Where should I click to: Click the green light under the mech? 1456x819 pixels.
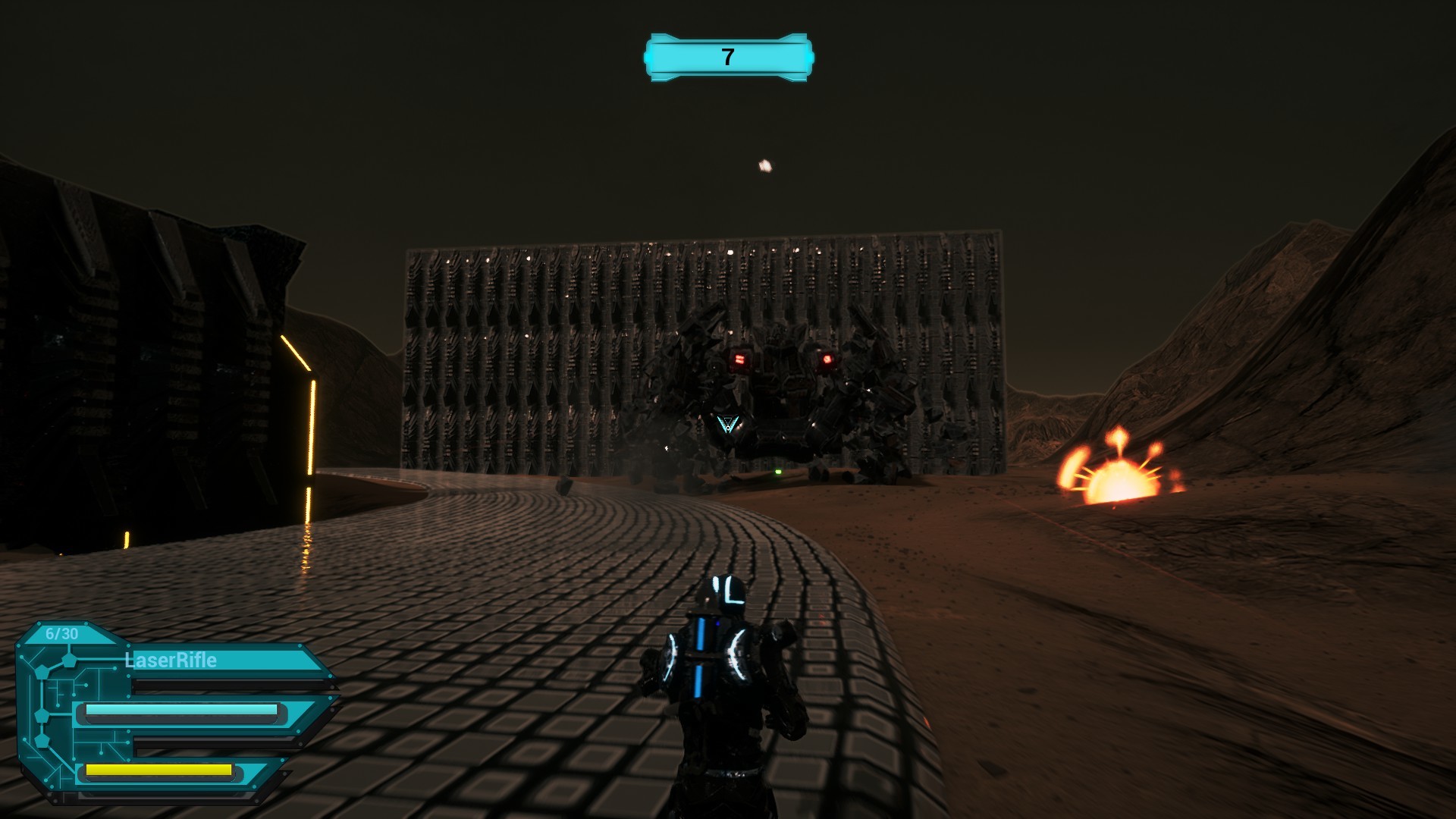click(778, 471)
